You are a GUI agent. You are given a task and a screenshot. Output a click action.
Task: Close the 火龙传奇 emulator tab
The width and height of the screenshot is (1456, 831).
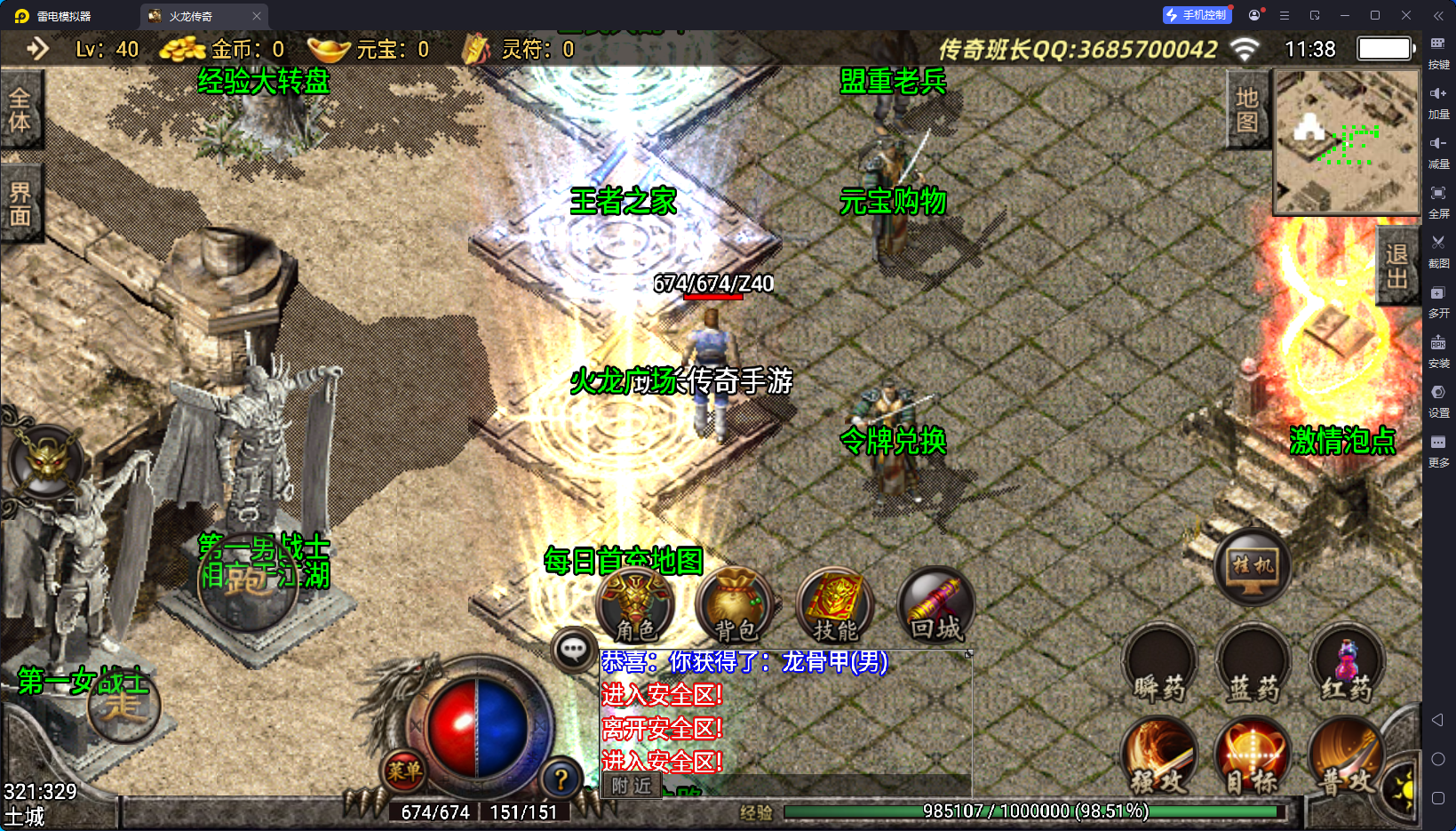[x=257, y=16]
